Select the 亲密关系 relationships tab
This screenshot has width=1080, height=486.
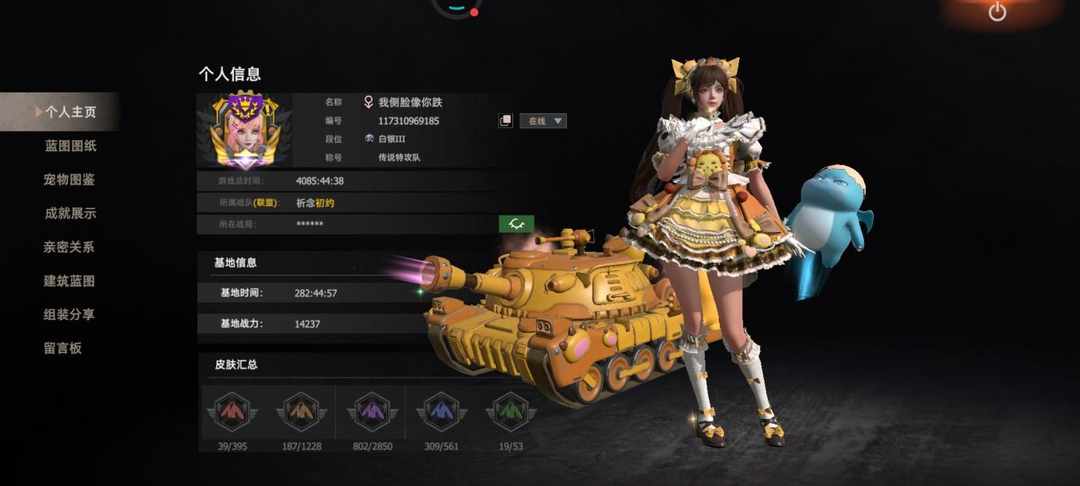pyautogui.click(x=70, y=247)
